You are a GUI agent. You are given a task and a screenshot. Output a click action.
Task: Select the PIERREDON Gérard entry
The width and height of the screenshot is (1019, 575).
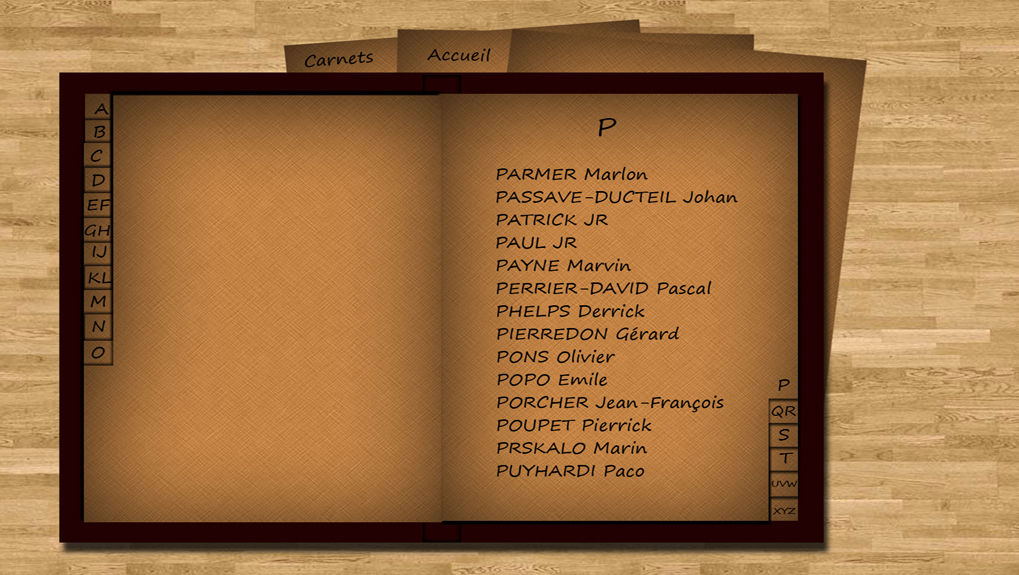tap(587, 334)
